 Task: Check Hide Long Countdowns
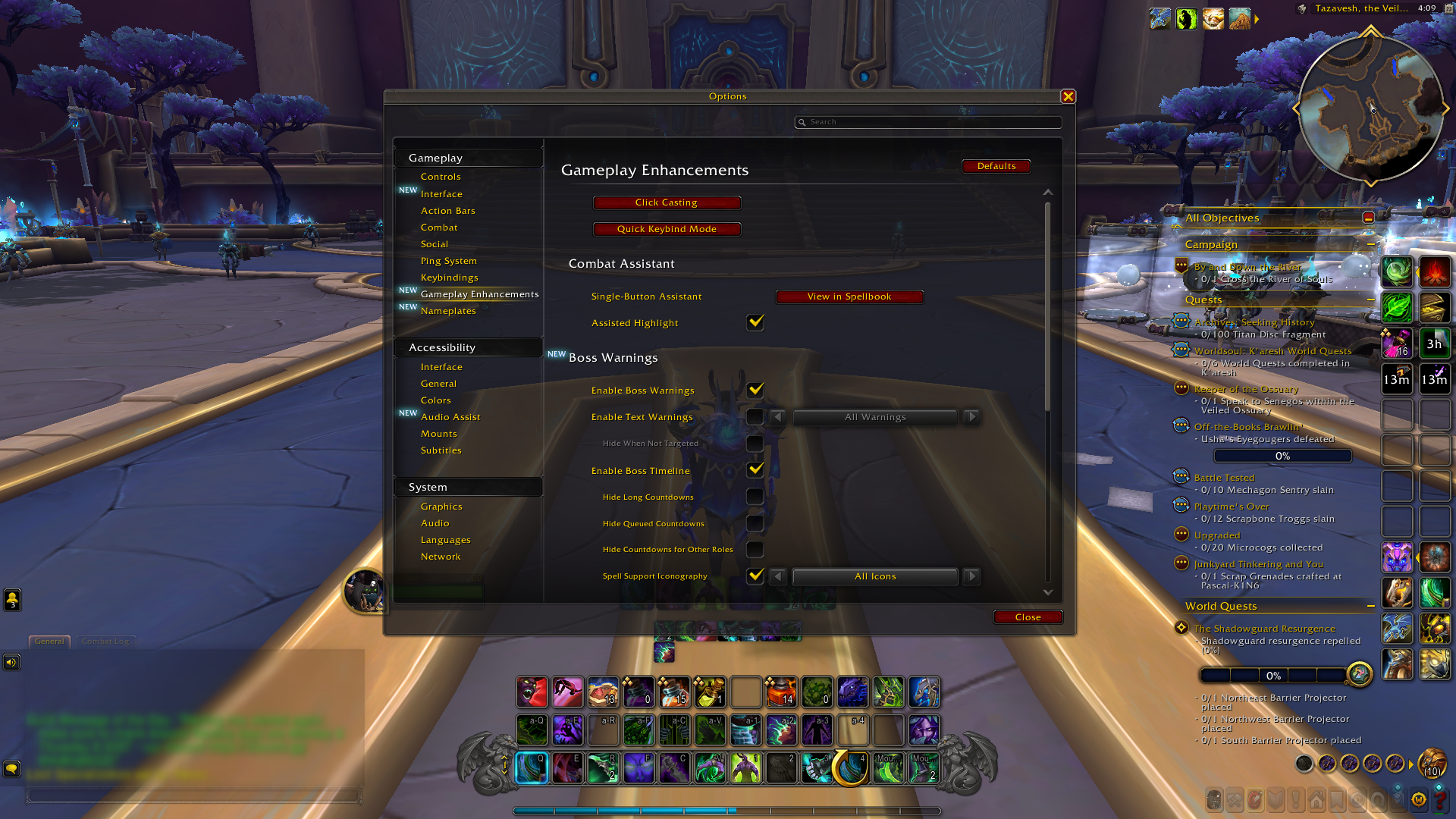pos(755,497)
